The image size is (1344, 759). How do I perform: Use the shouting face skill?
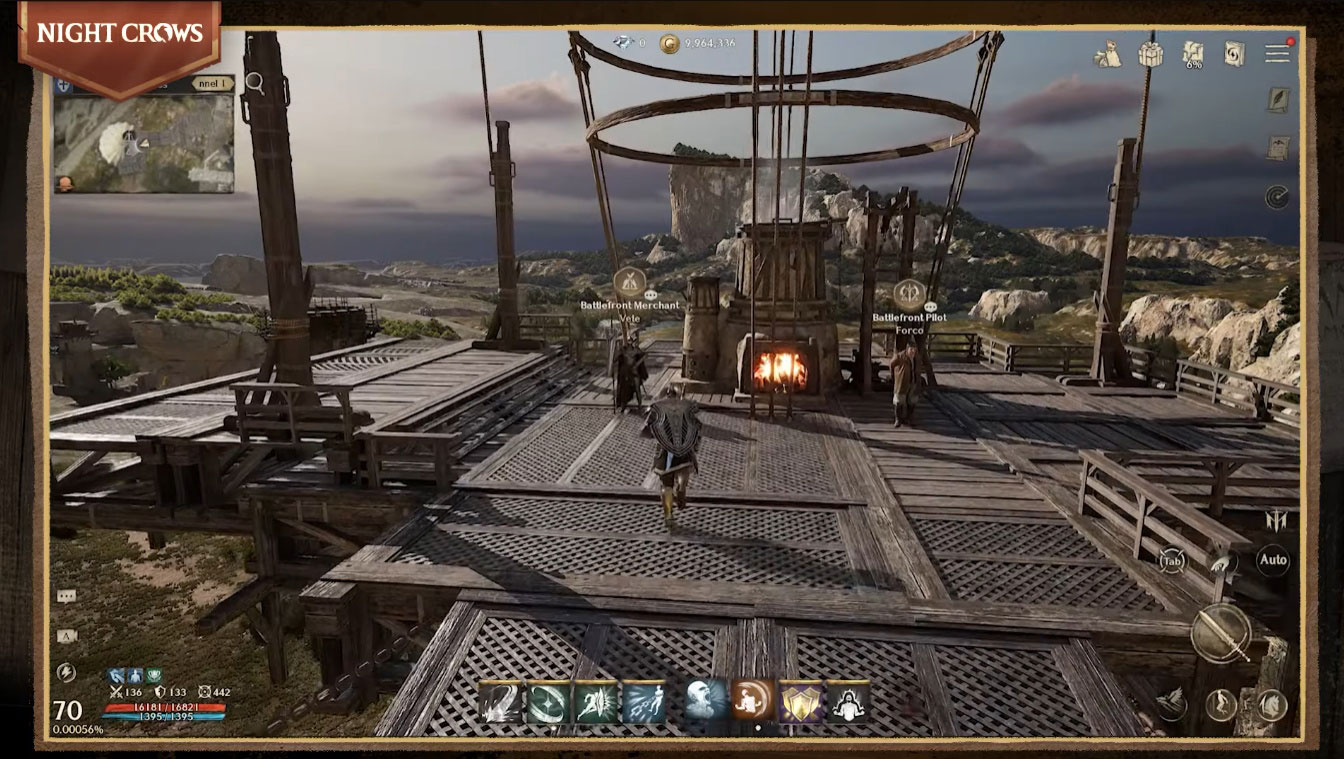coord(704,702)
